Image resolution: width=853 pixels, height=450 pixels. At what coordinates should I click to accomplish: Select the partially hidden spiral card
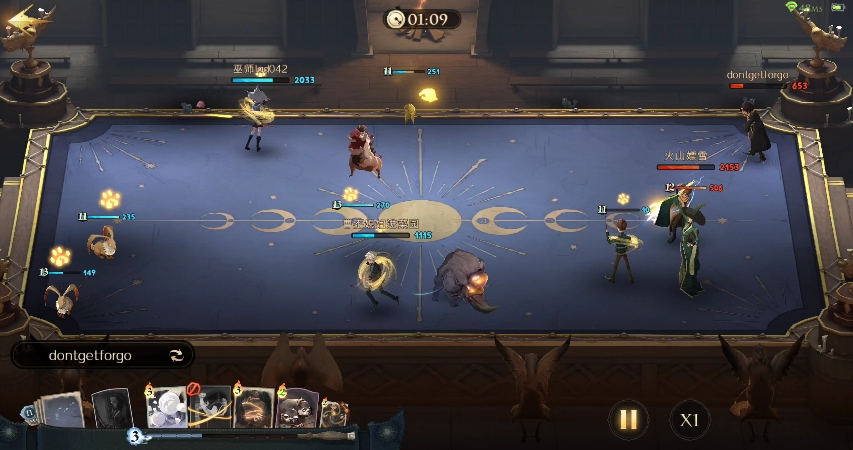pyautogui.click(x=335, y=412)
